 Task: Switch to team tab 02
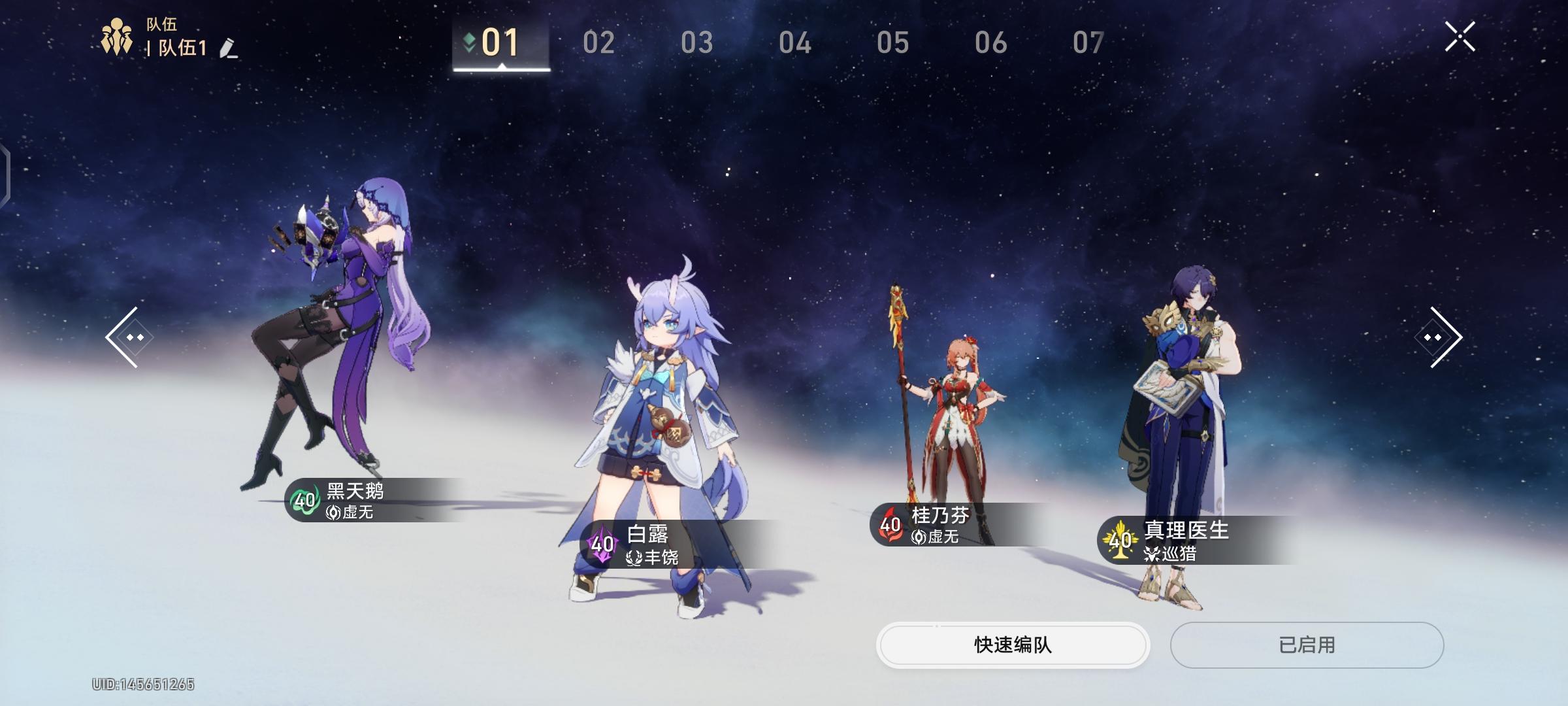click(x=599, y=42)
